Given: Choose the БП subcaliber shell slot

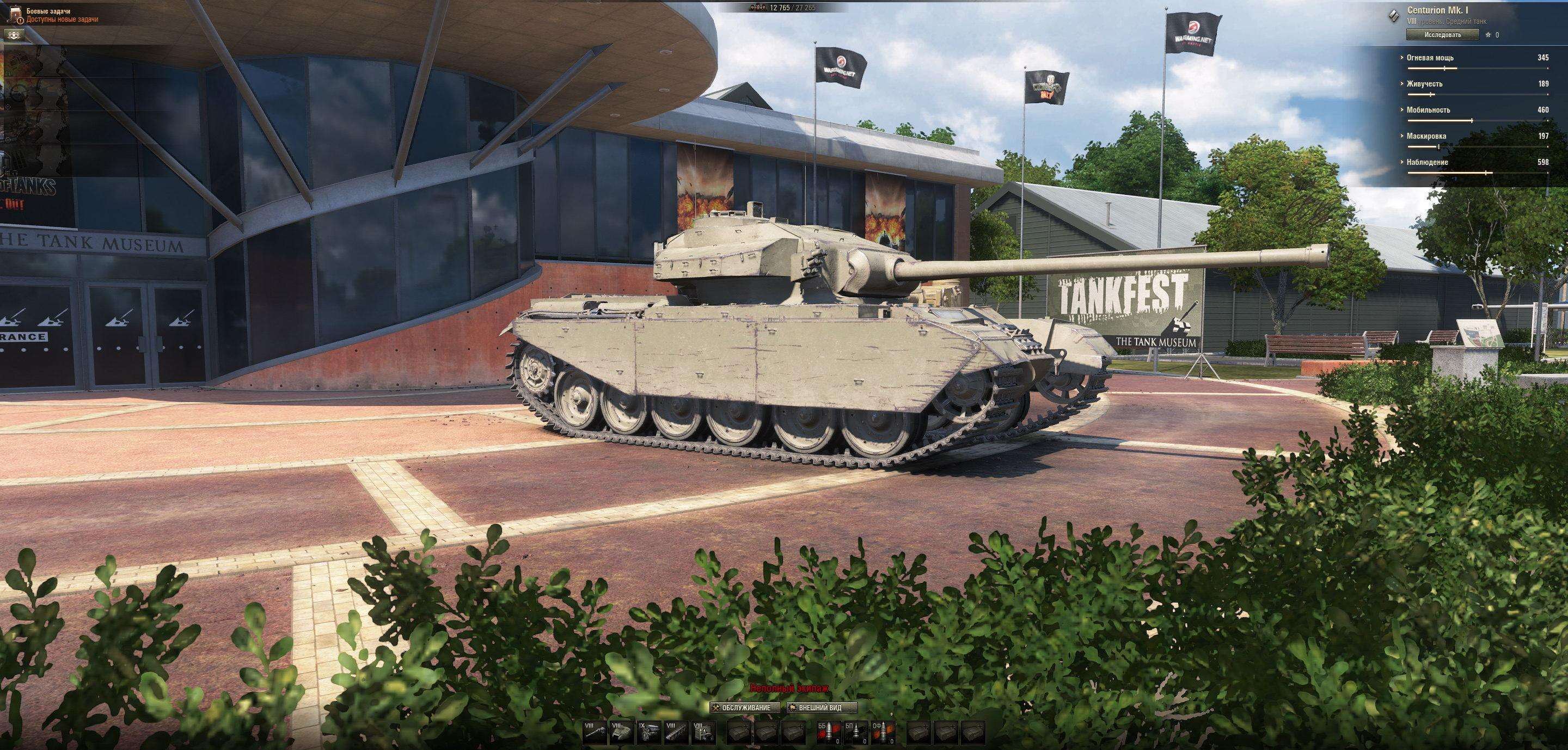Looking at the screenshot, I should click(856, 733).
